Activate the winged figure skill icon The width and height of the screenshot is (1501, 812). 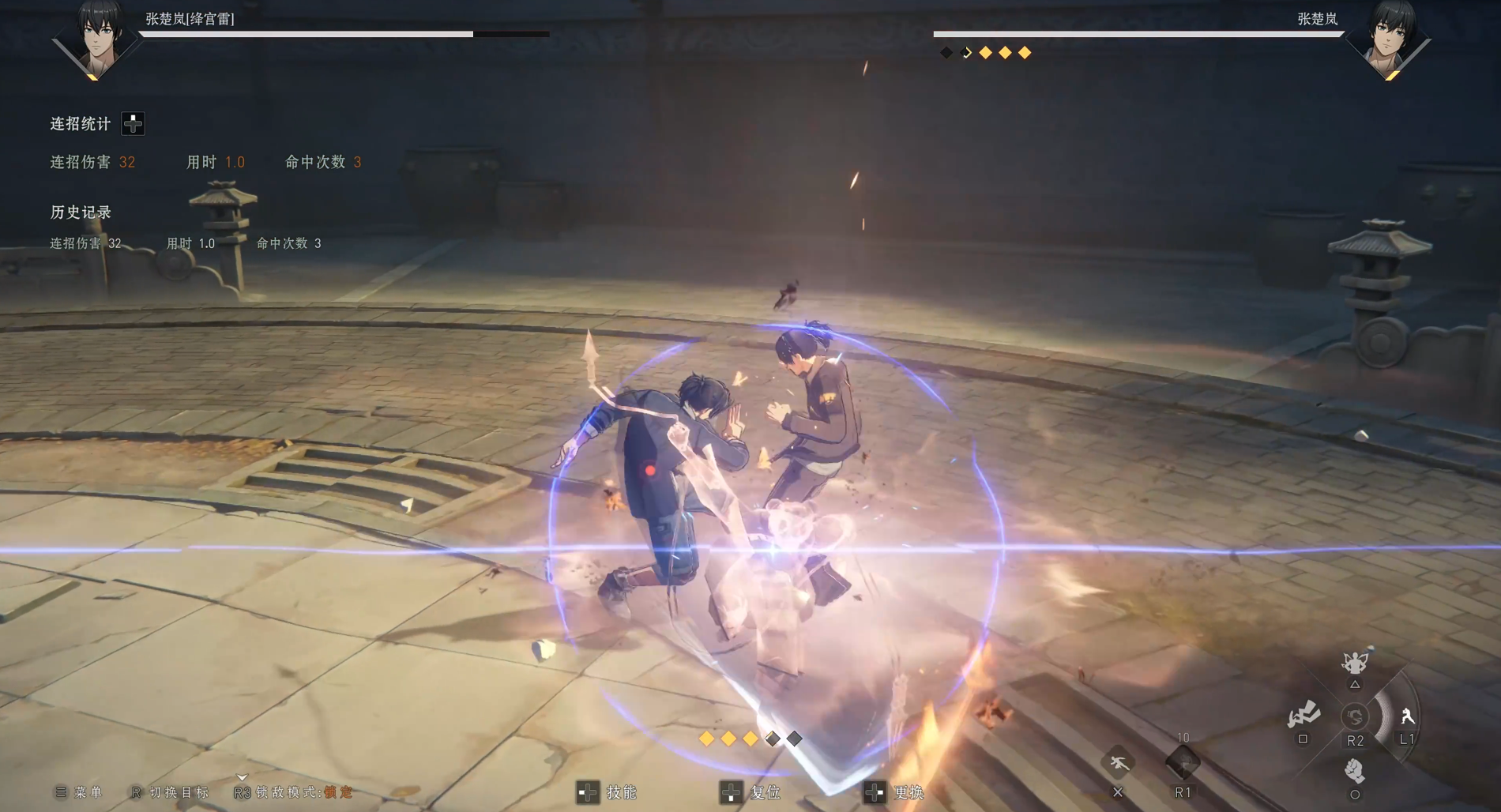point(1355,663)
